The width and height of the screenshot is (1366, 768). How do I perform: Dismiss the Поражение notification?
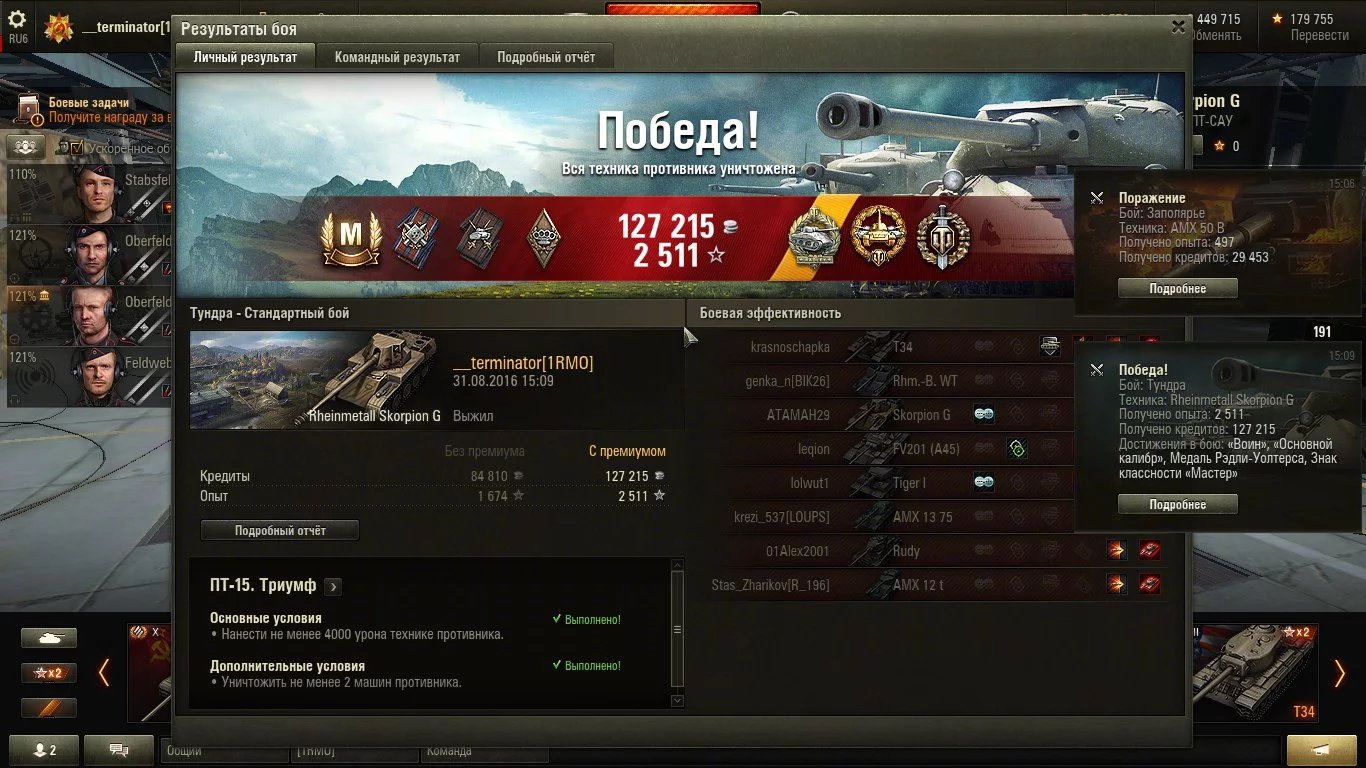pyautogui.click(x=1097, y=198)
